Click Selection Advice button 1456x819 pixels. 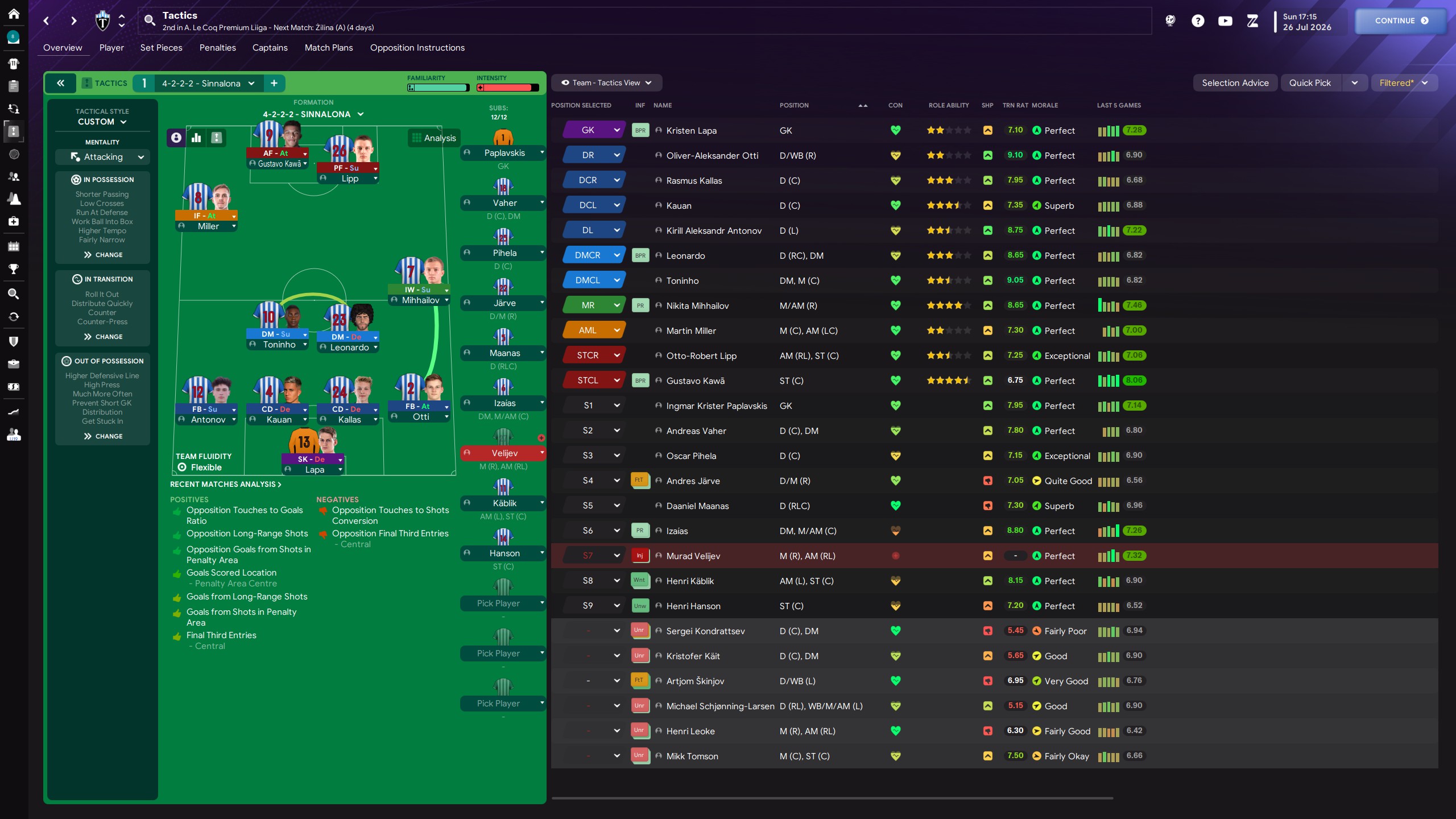coord(1234,82)
